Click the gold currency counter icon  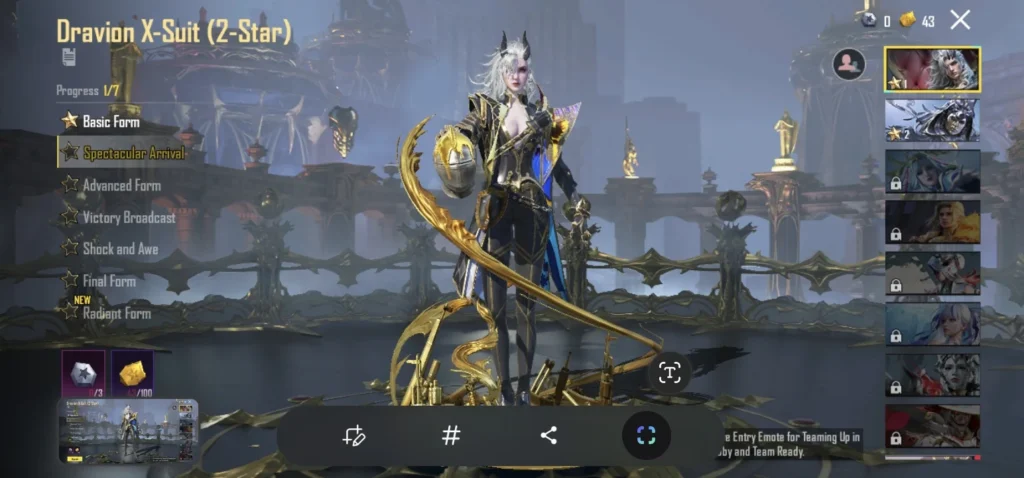pos(908,20)
